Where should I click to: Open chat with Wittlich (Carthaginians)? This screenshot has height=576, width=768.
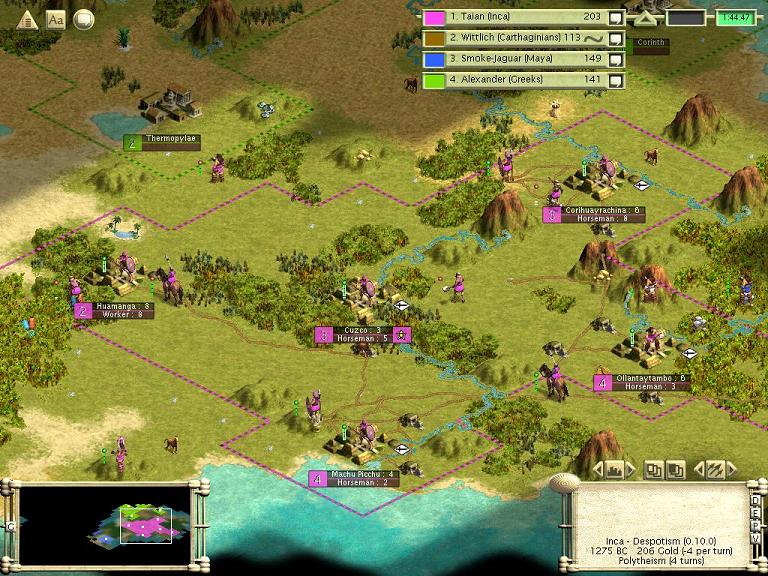(616, 38)
